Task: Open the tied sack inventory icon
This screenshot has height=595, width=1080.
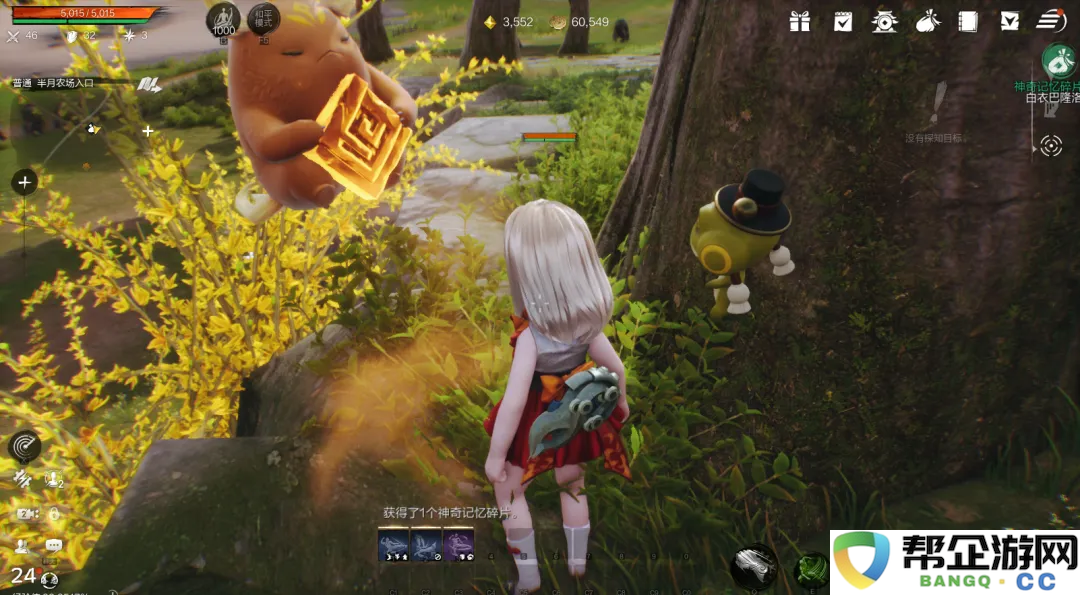Action: tap(926, 21)
